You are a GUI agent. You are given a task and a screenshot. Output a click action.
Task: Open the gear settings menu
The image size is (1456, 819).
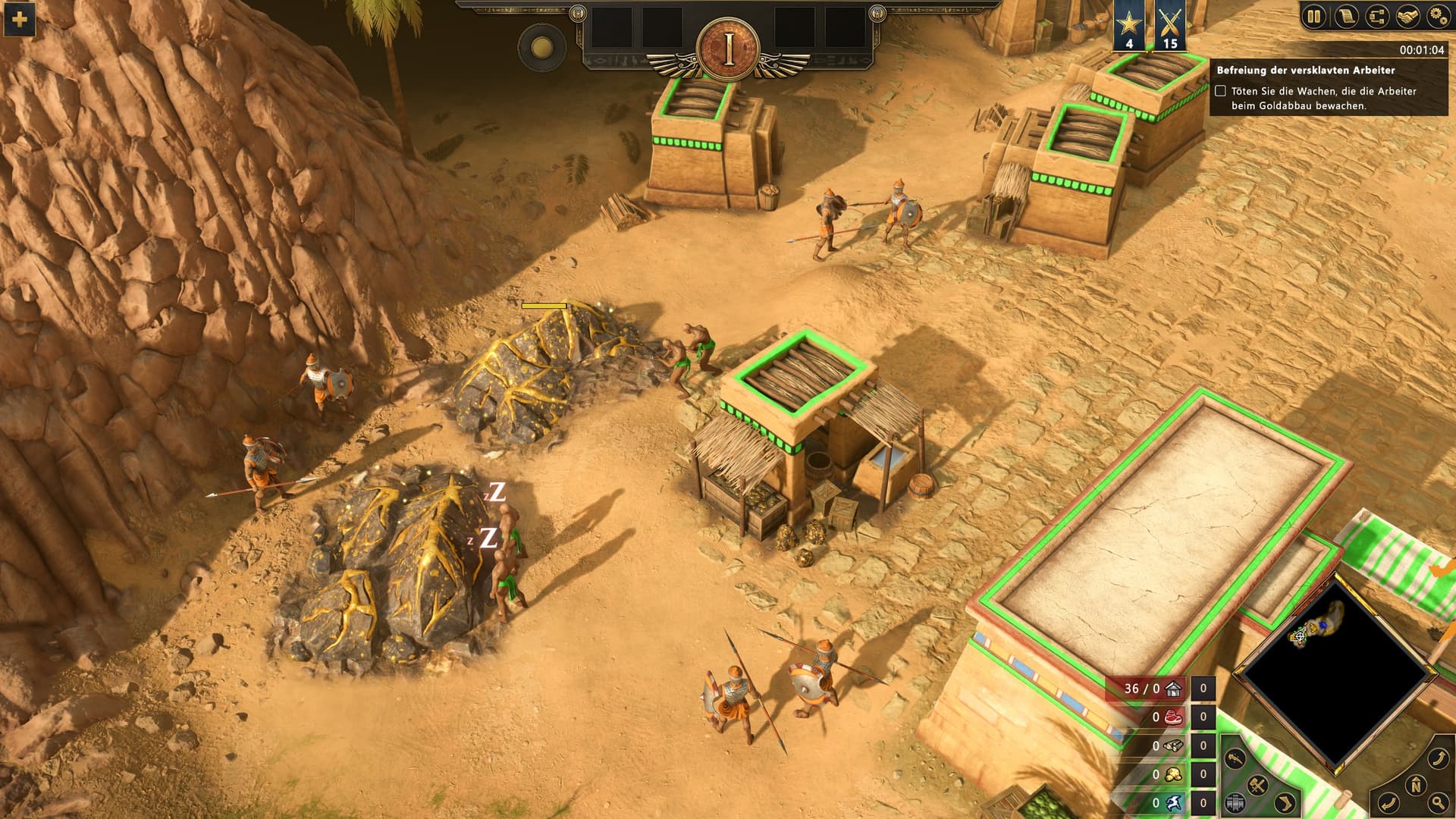click(1437, 17)
